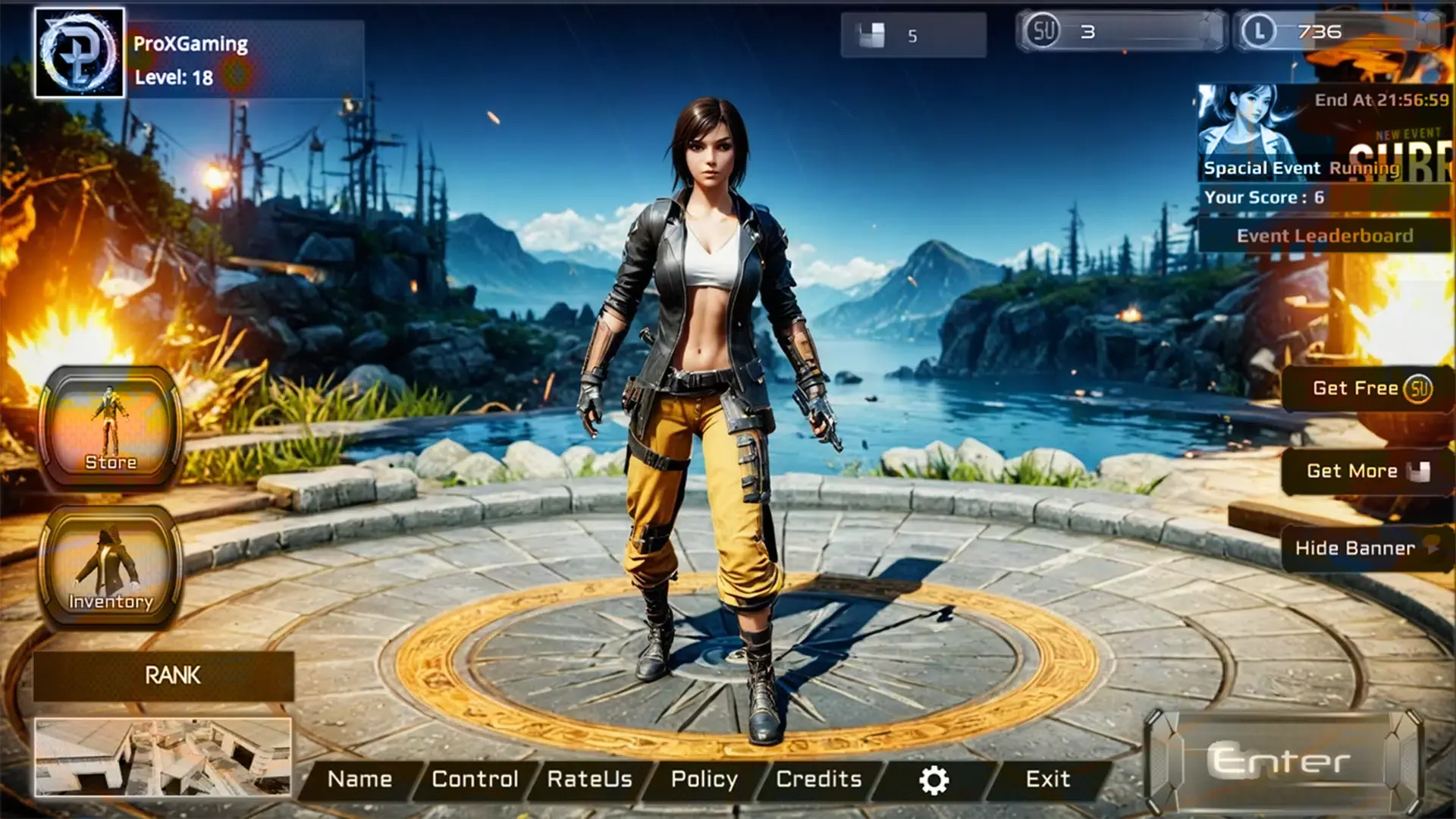
Task: Click the coin icon on Get Free SU
Action: [1417, 389]
